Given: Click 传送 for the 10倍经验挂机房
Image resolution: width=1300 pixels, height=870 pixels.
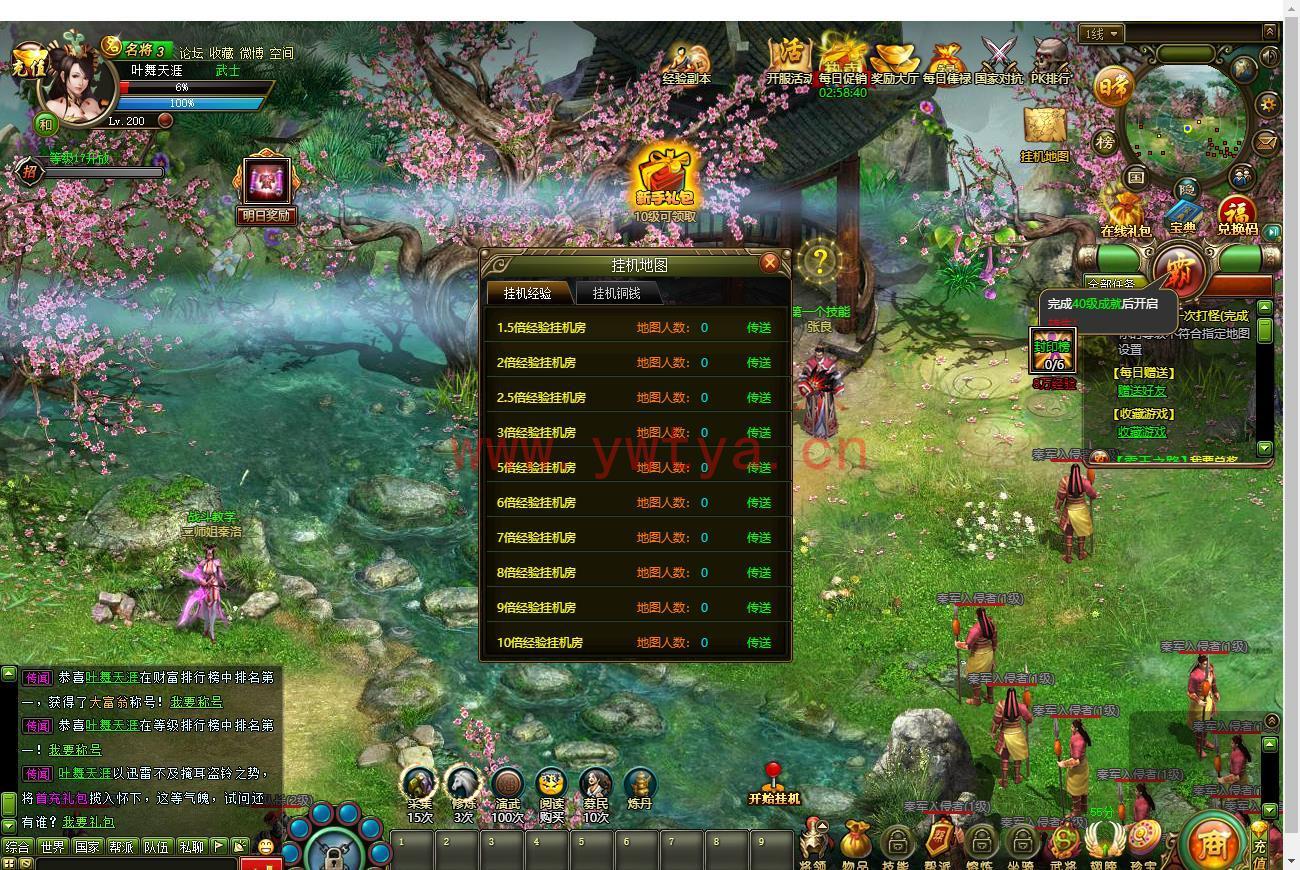Looking at the screenshot, I should point(759,643).
